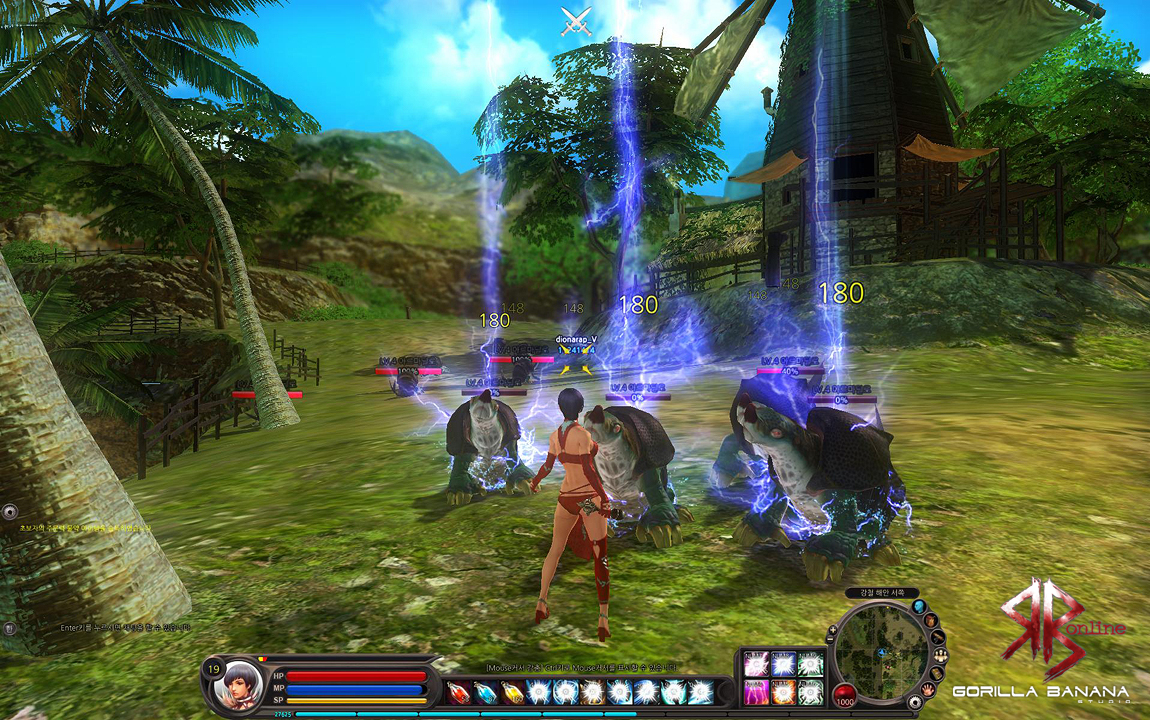
Task: Use the red health potion slot
Action: pyautogui.click(x=459, y=692)
